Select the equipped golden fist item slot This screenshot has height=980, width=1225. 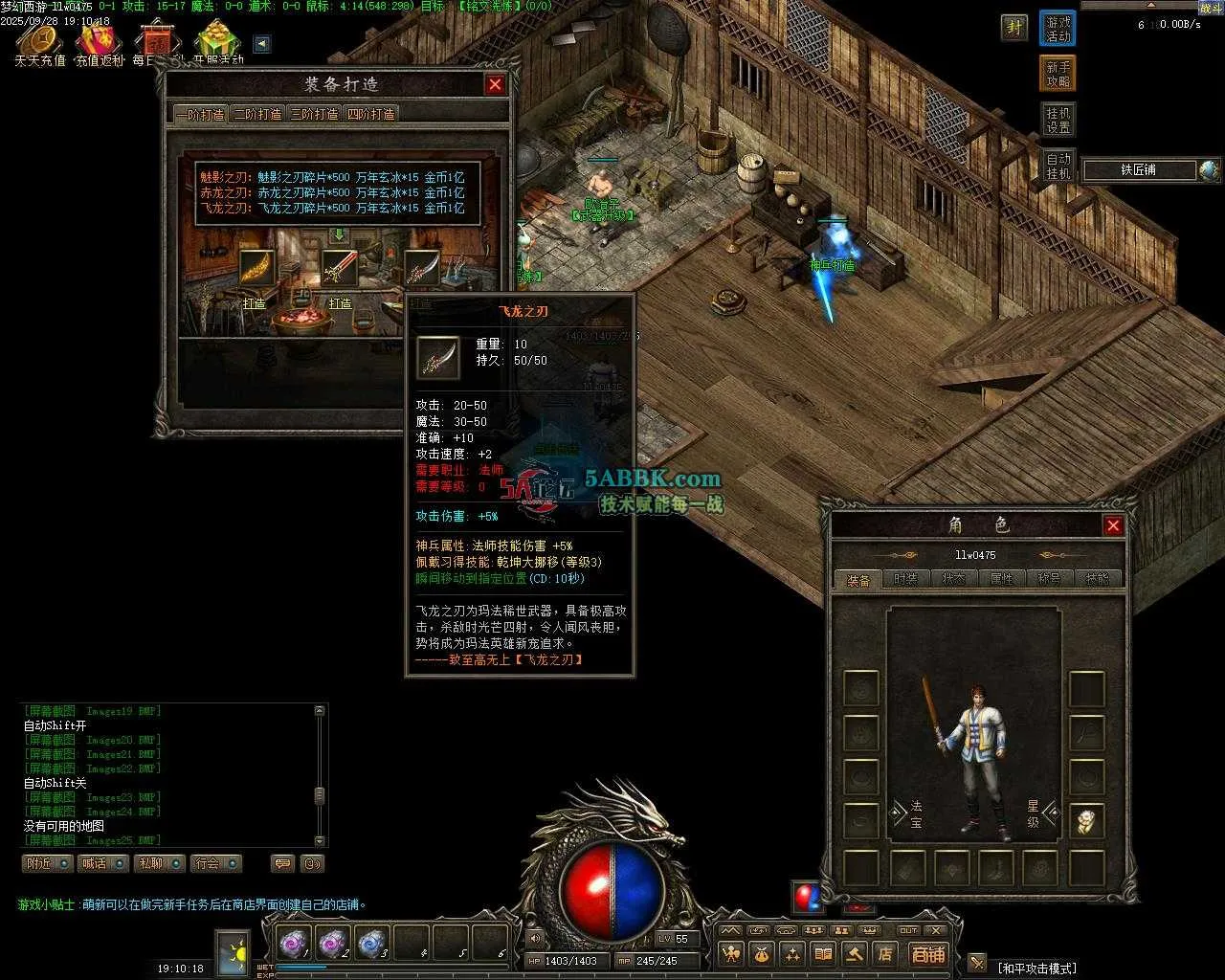(x=1086, y=821)
